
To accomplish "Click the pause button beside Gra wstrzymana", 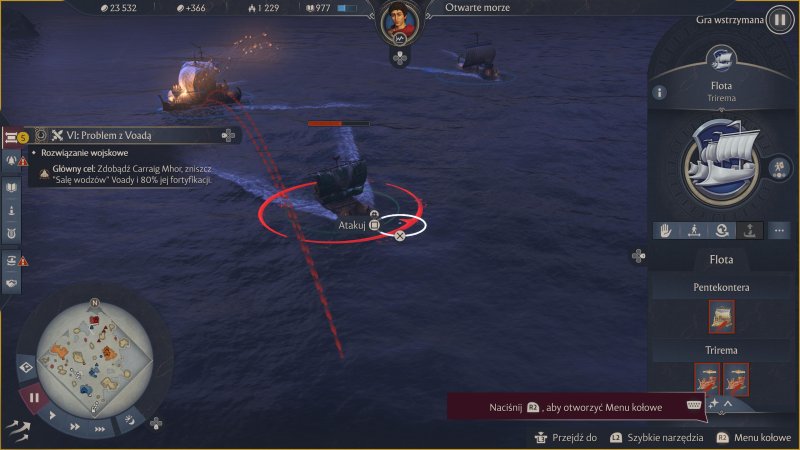I will pyautogui.click(x=777, y=20).
